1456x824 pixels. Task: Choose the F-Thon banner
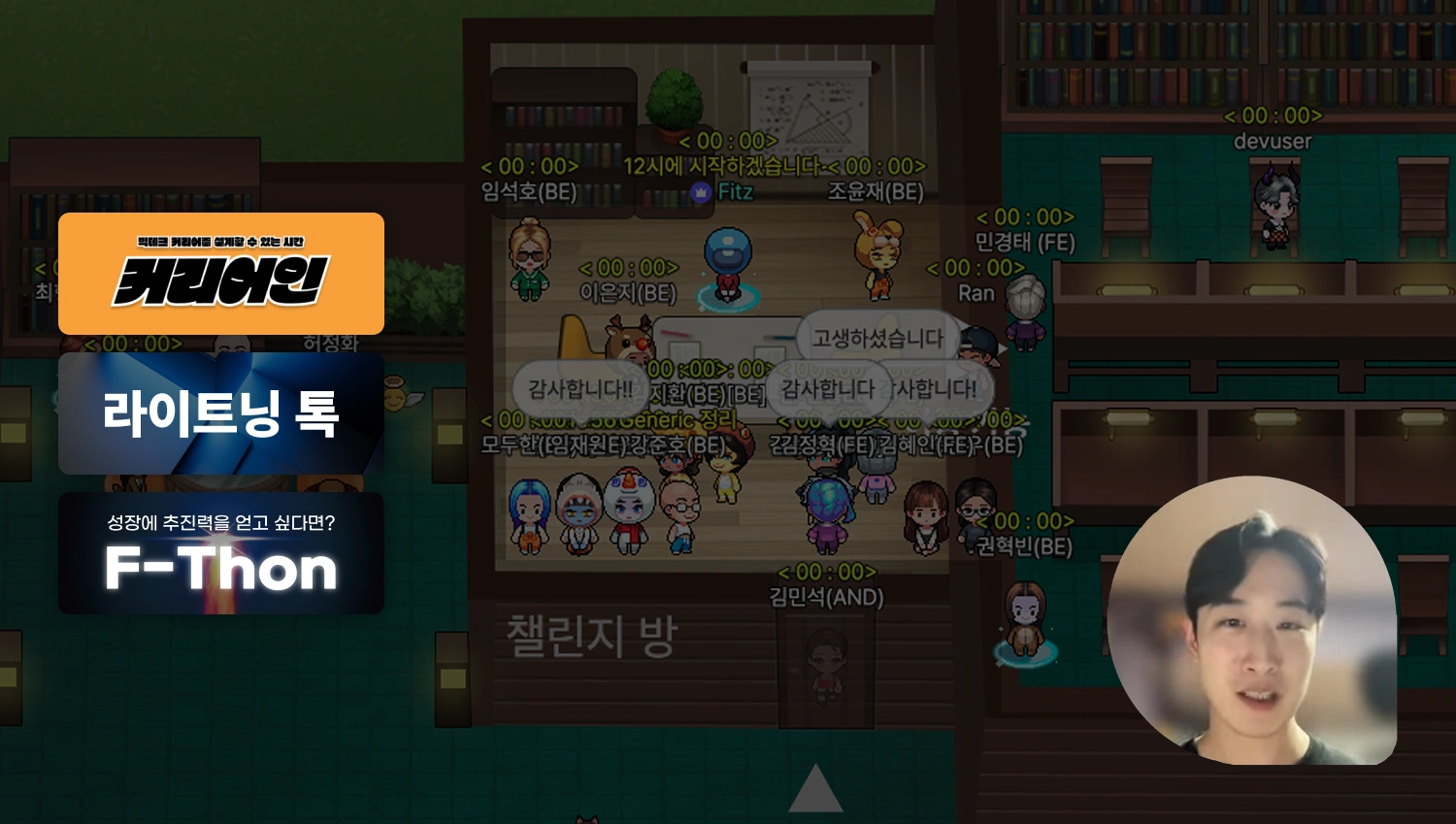coord(221,553)
